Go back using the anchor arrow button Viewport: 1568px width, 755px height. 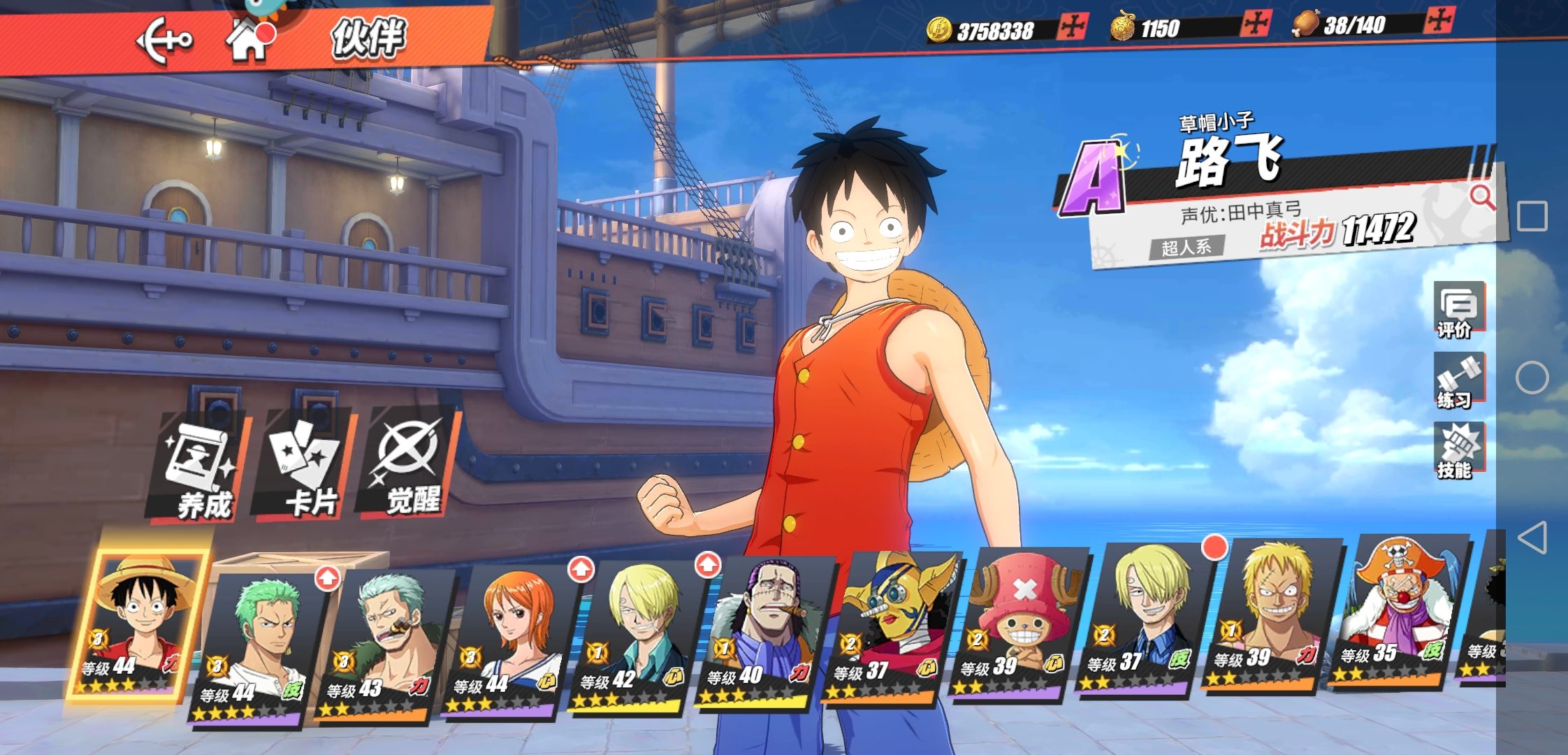[x=164, y=41]
